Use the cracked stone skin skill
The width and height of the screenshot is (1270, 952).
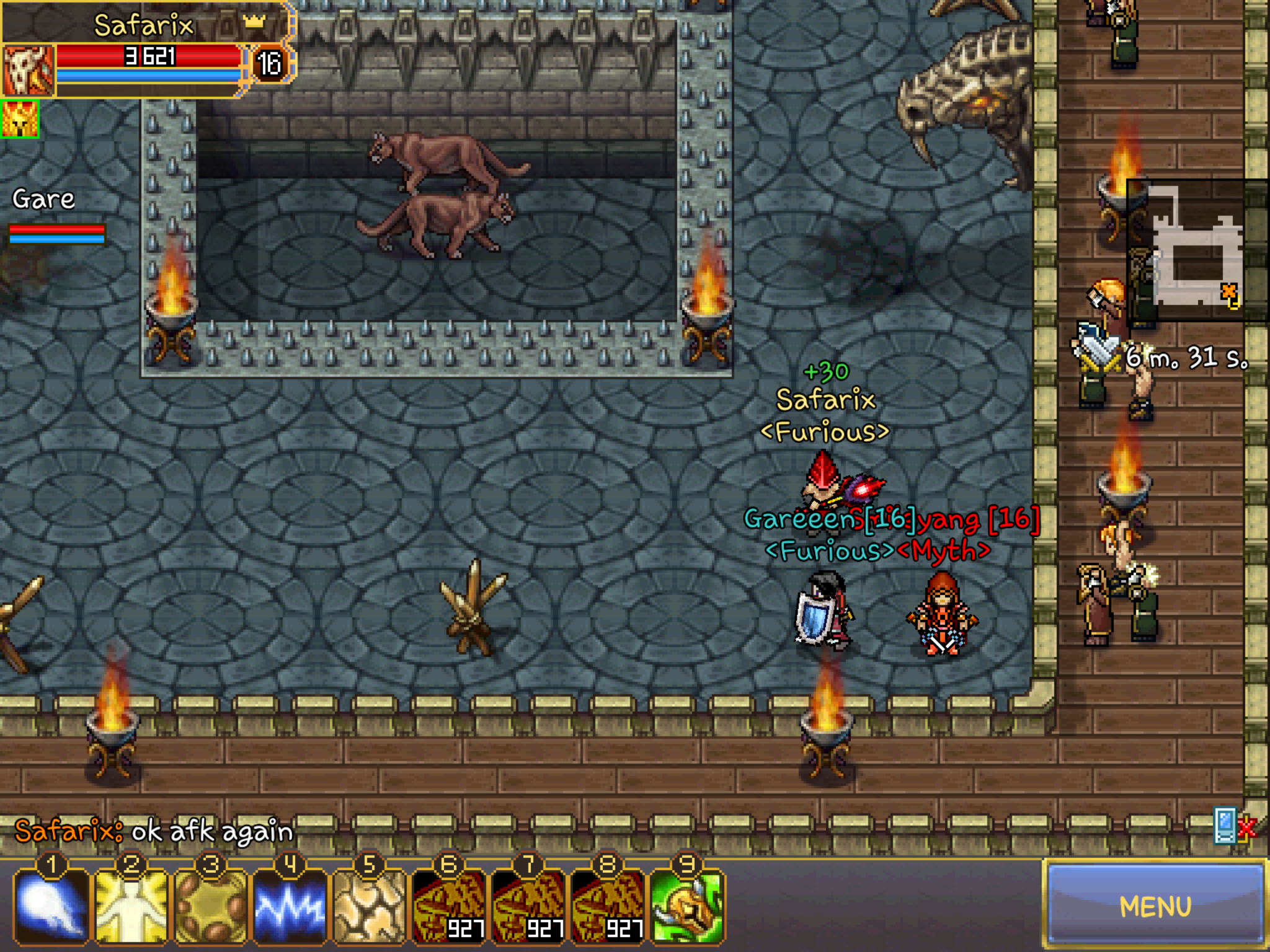point(369,906)
